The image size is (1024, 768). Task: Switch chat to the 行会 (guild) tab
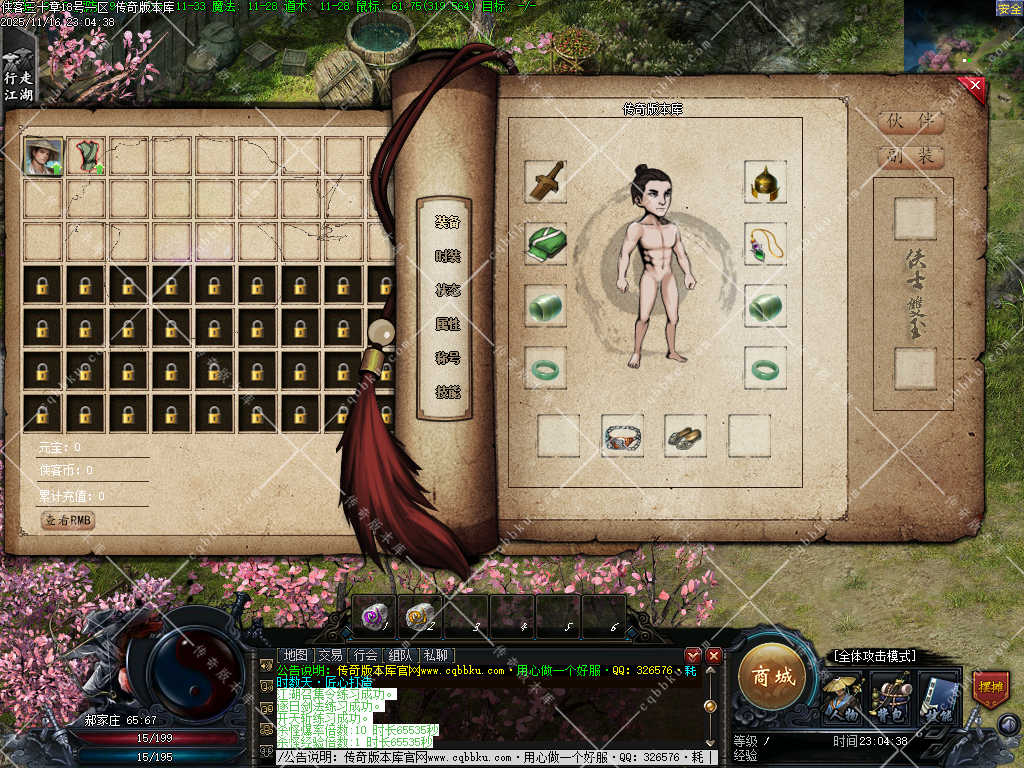coord(366,655)
